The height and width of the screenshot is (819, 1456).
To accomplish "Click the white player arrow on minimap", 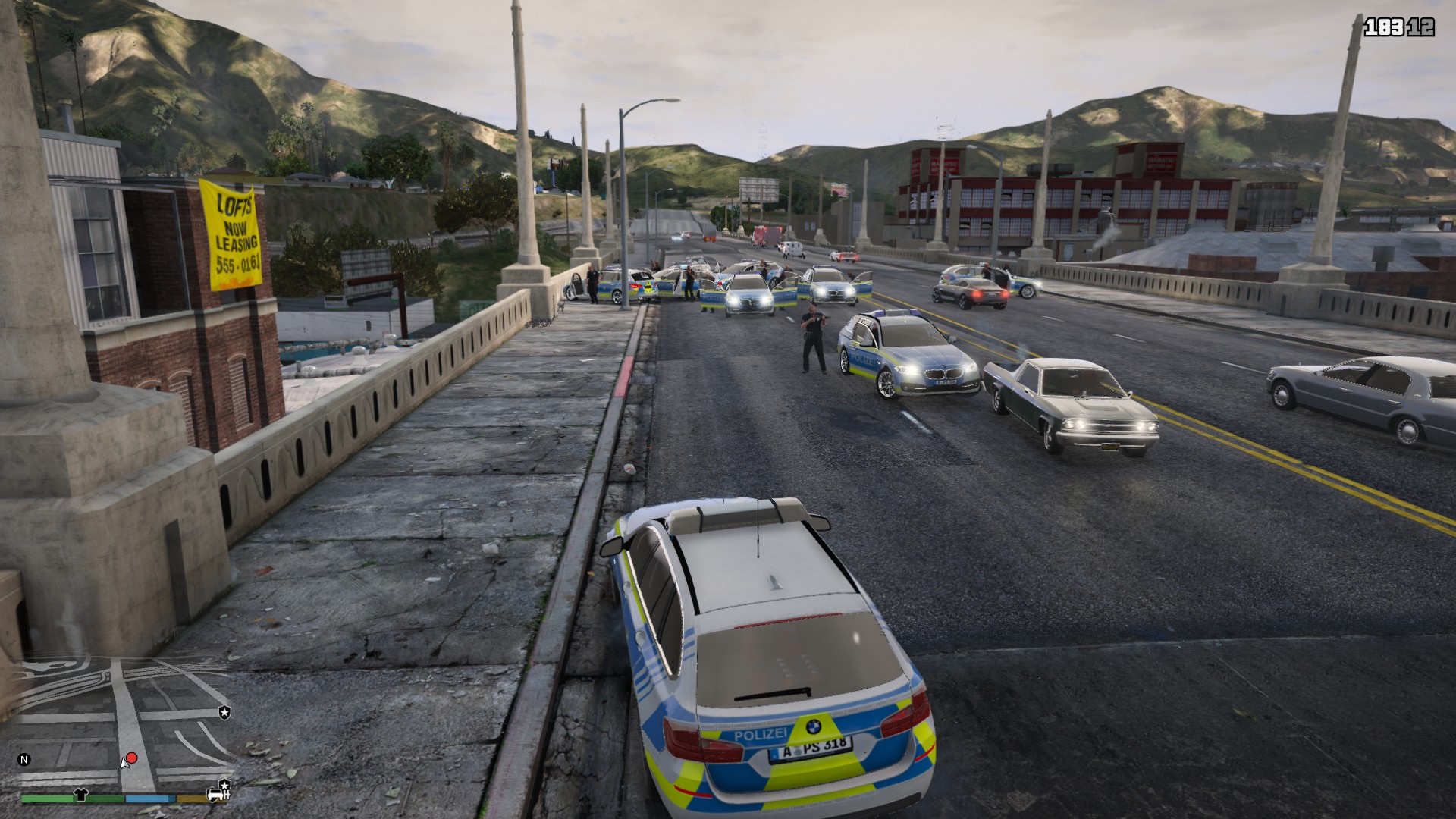I will coord(124,764).
